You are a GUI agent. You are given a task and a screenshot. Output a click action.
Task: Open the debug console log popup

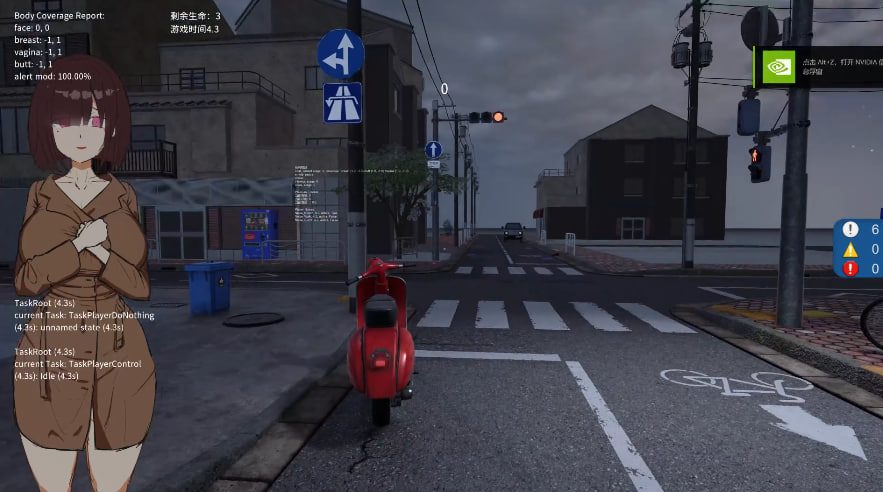click(x=860, y=248)
